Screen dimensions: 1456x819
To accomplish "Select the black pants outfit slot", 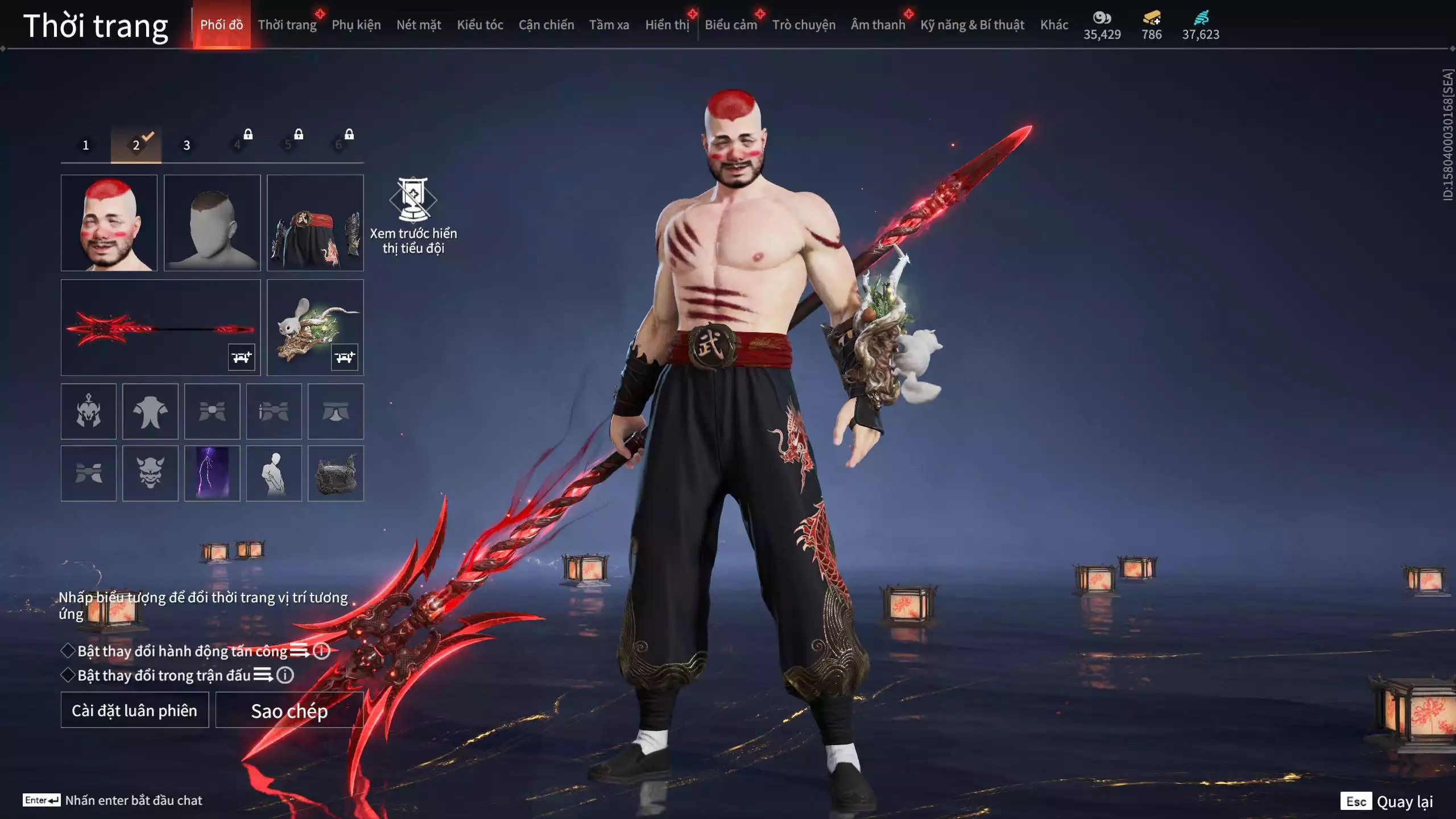I will [315, 223].
